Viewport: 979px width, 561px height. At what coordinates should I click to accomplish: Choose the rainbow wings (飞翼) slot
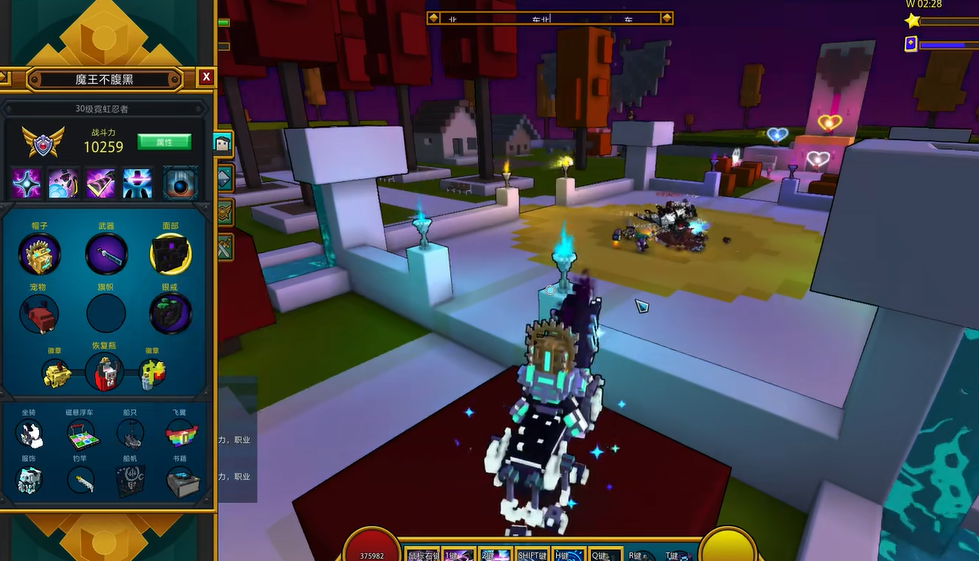pyautogui.click(x=180, y=434)
